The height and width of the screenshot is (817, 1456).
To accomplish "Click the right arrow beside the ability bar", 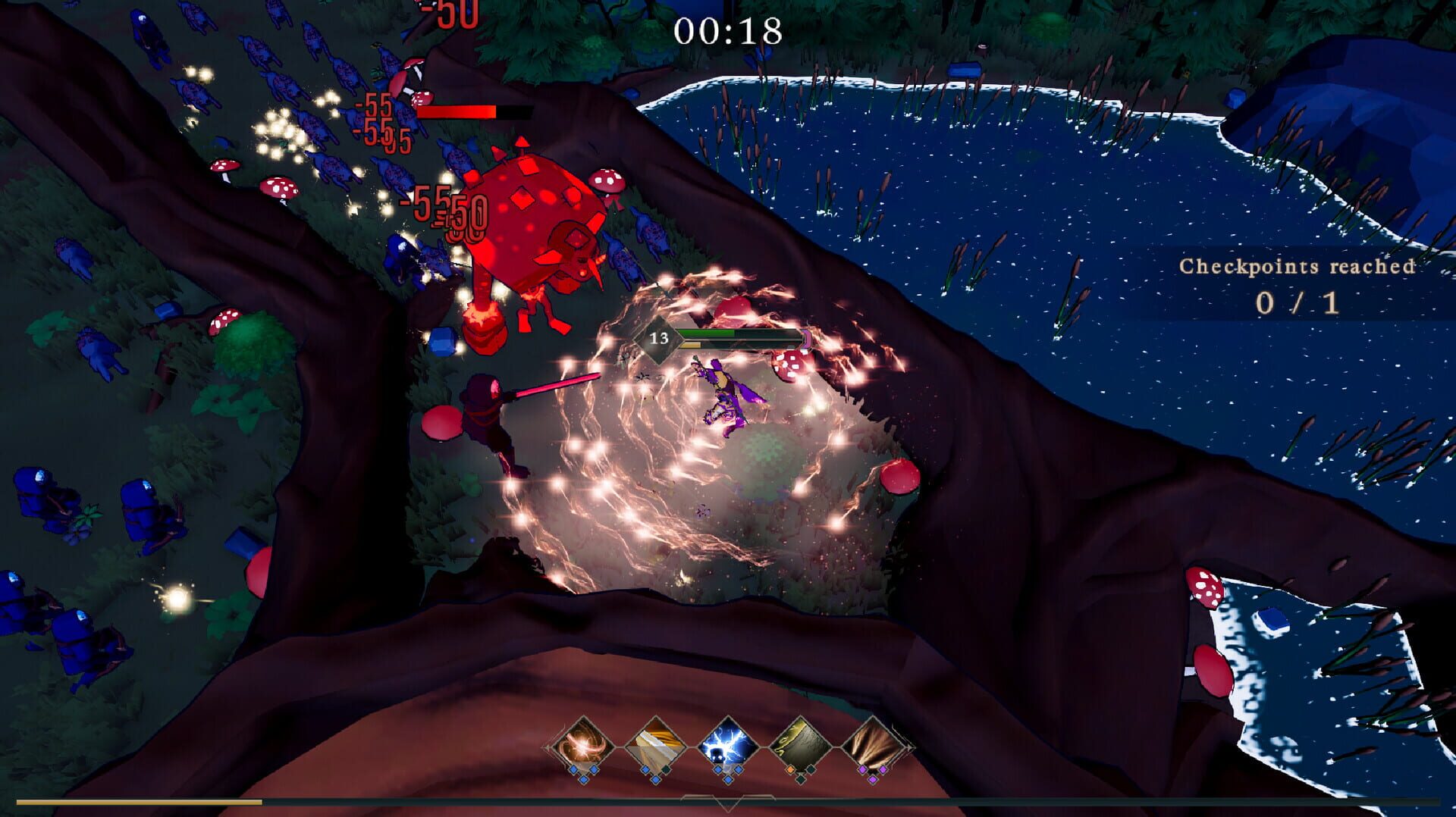I will (x=910, y=748).
